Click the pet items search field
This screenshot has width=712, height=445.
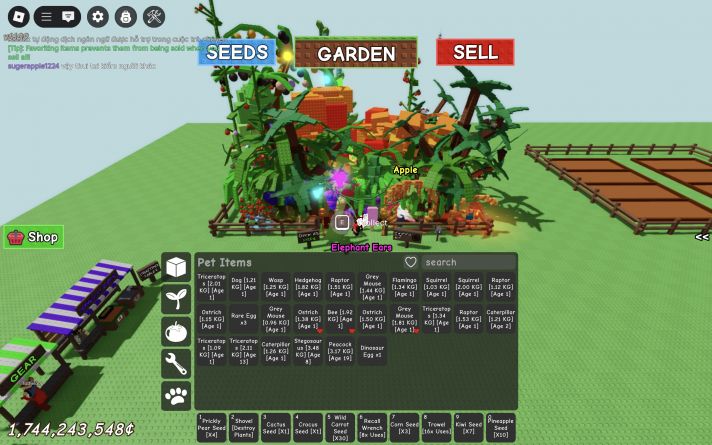[468, 262]
